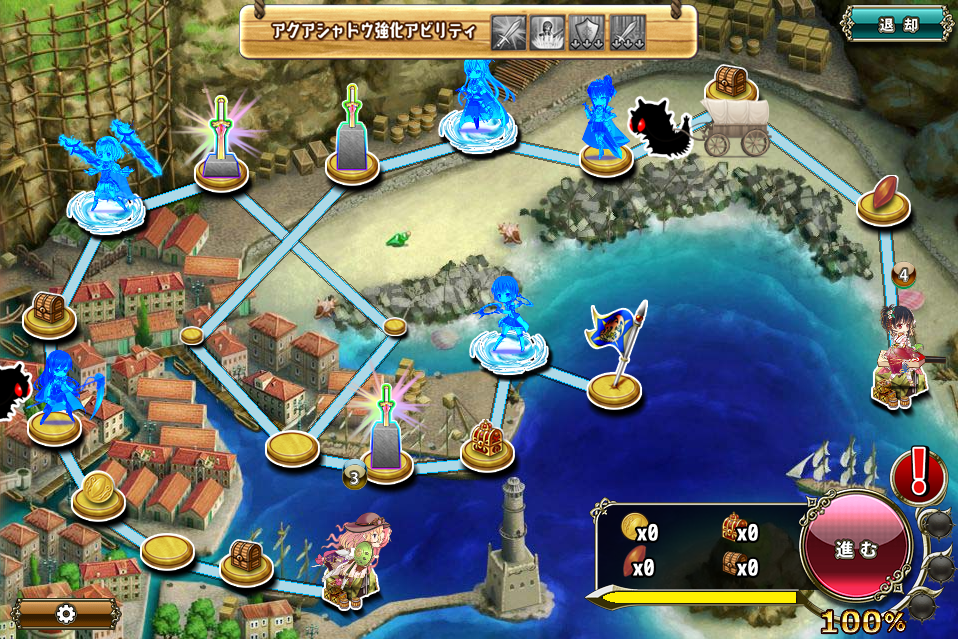
Task: Choose the red jeweled chest space
Action: (x=487, y=445)
